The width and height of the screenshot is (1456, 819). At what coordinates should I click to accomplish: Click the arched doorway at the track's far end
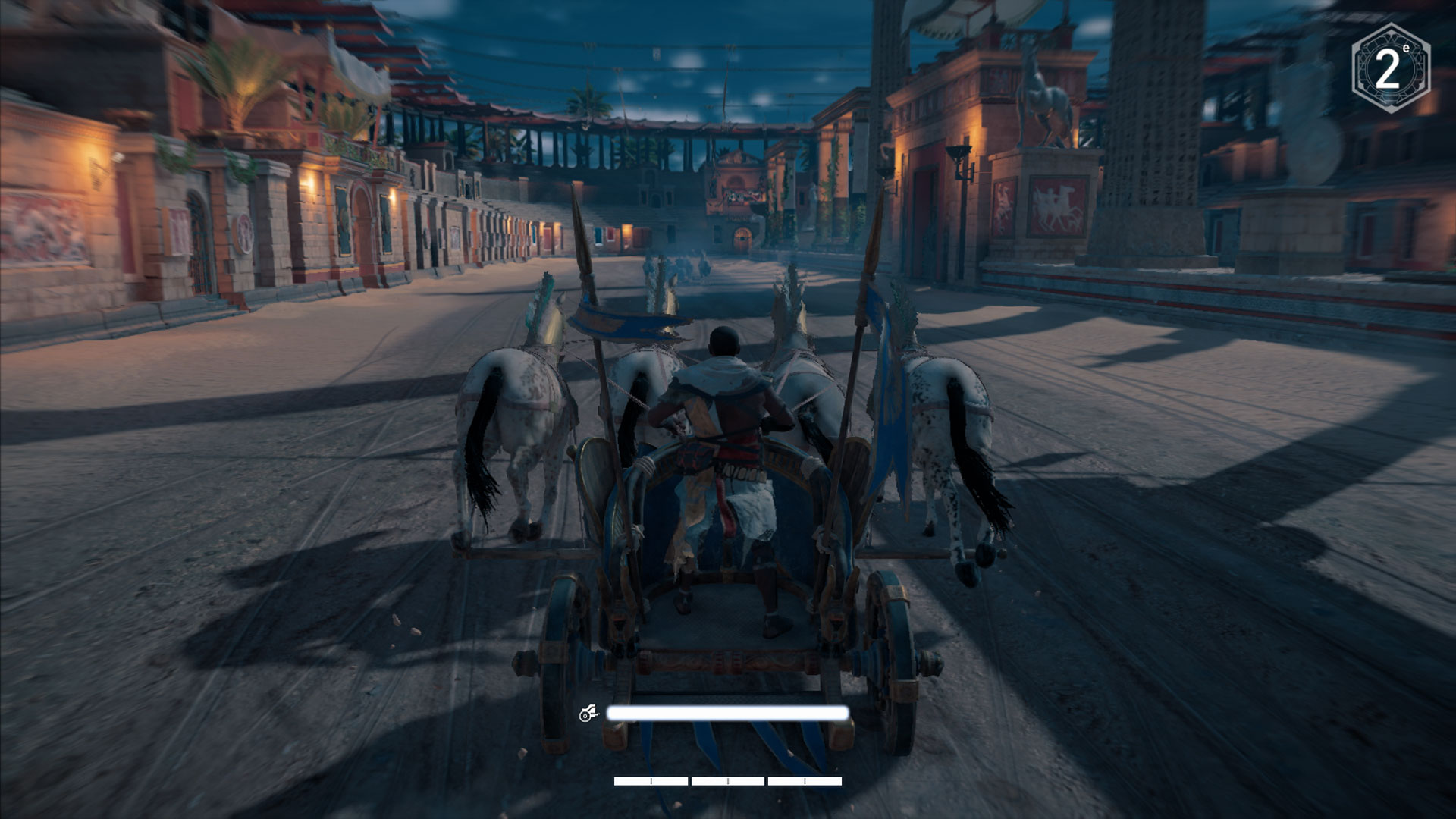point(742,237)
